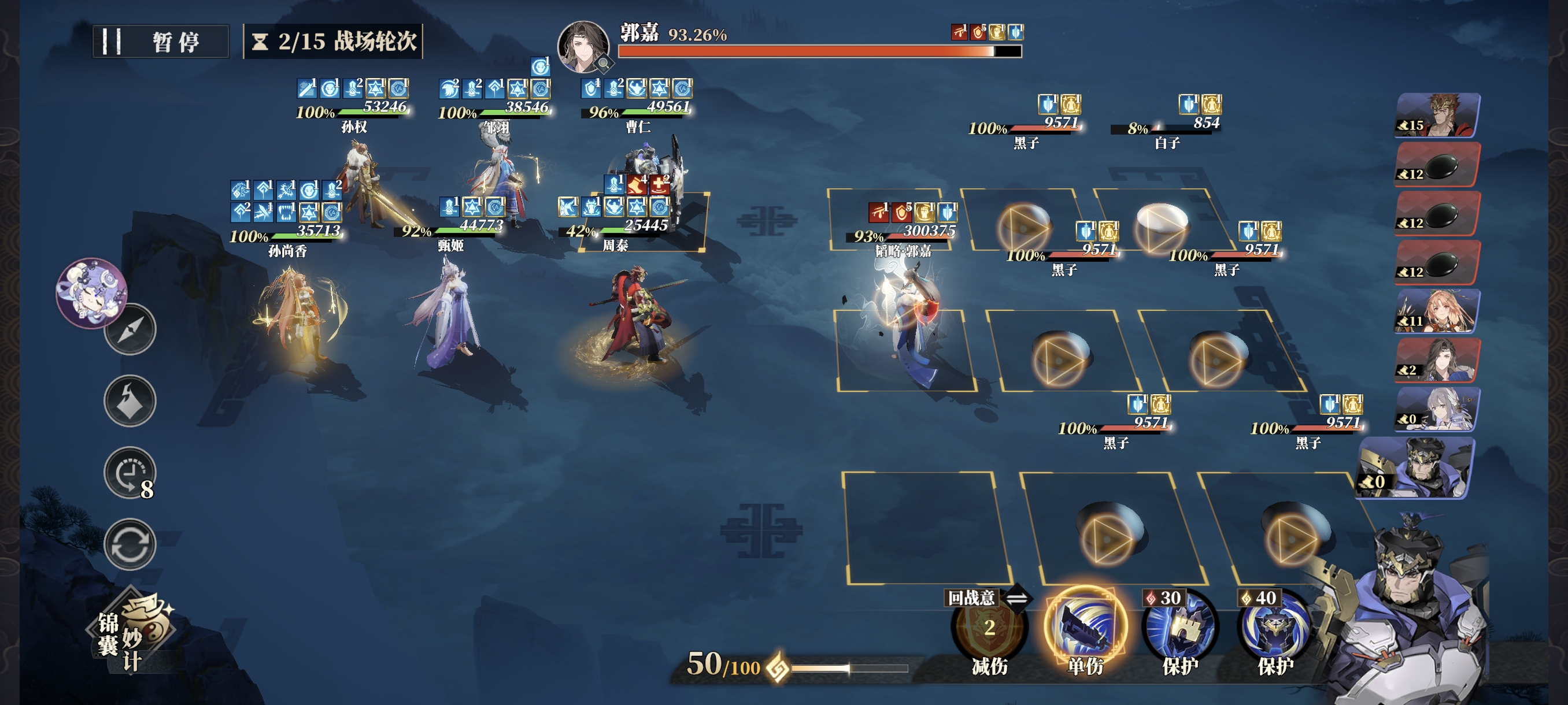The height and width of the screenshot is (705, 1568).
Task: Switch skill using the 回战意 swap arrows
Action: coord(1016,599)
